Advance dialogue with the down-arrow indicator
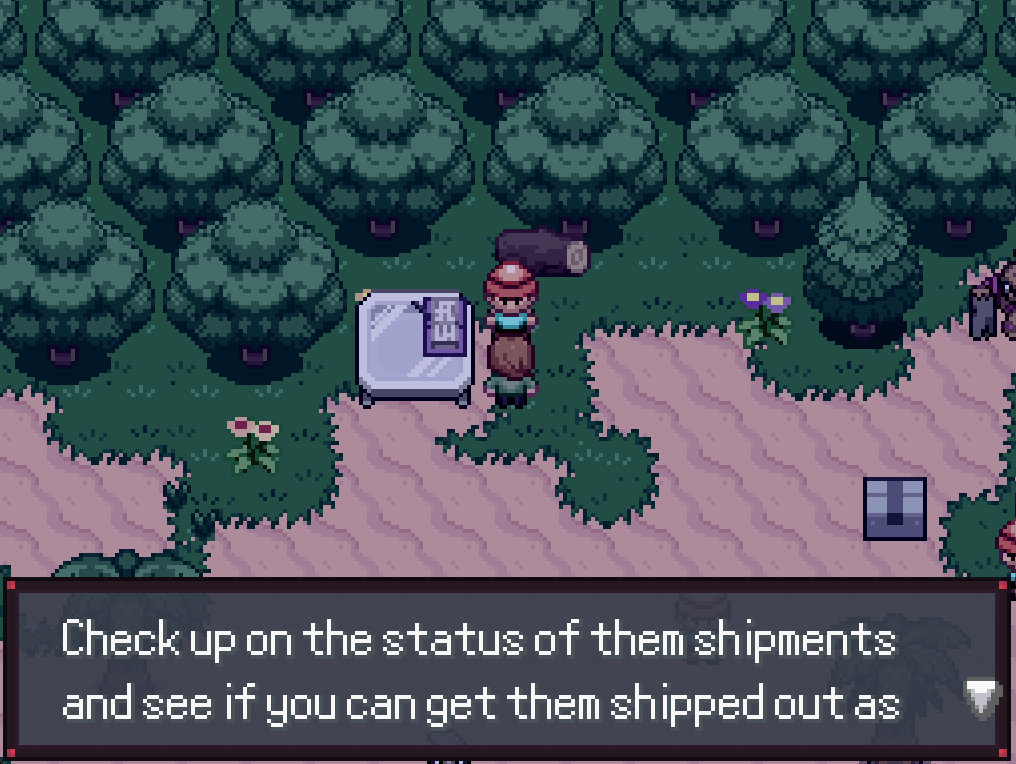 [x=982, y=699]
